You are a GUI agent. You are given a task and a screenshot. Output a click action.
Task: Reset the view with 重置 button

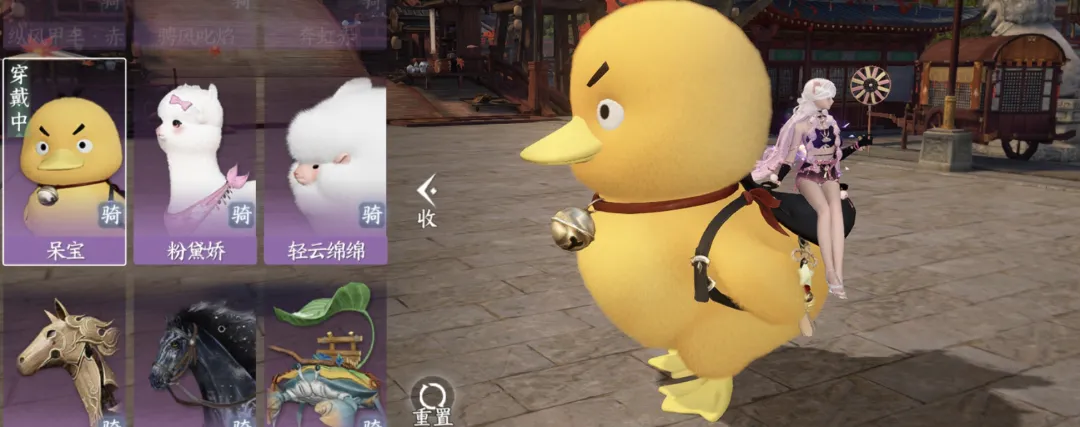432,400
